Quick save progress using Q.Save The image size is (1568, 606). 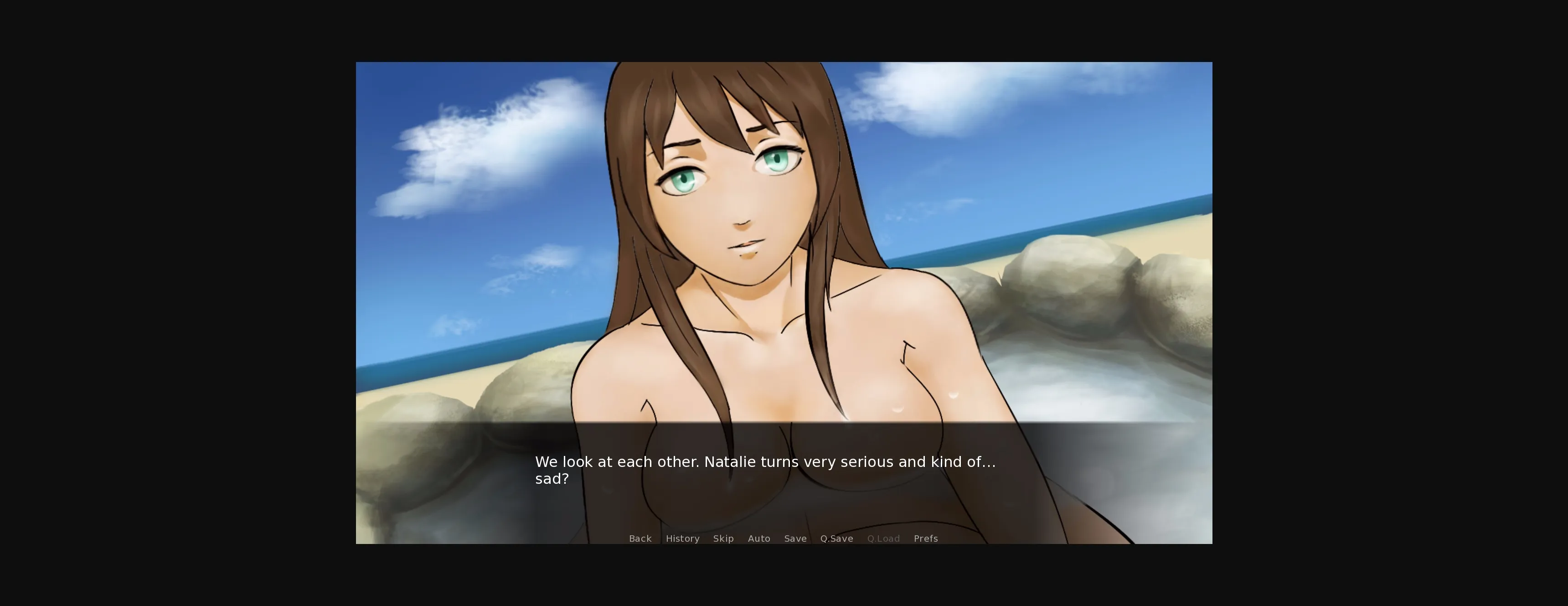pyautogui.click(x=836, y=539)
